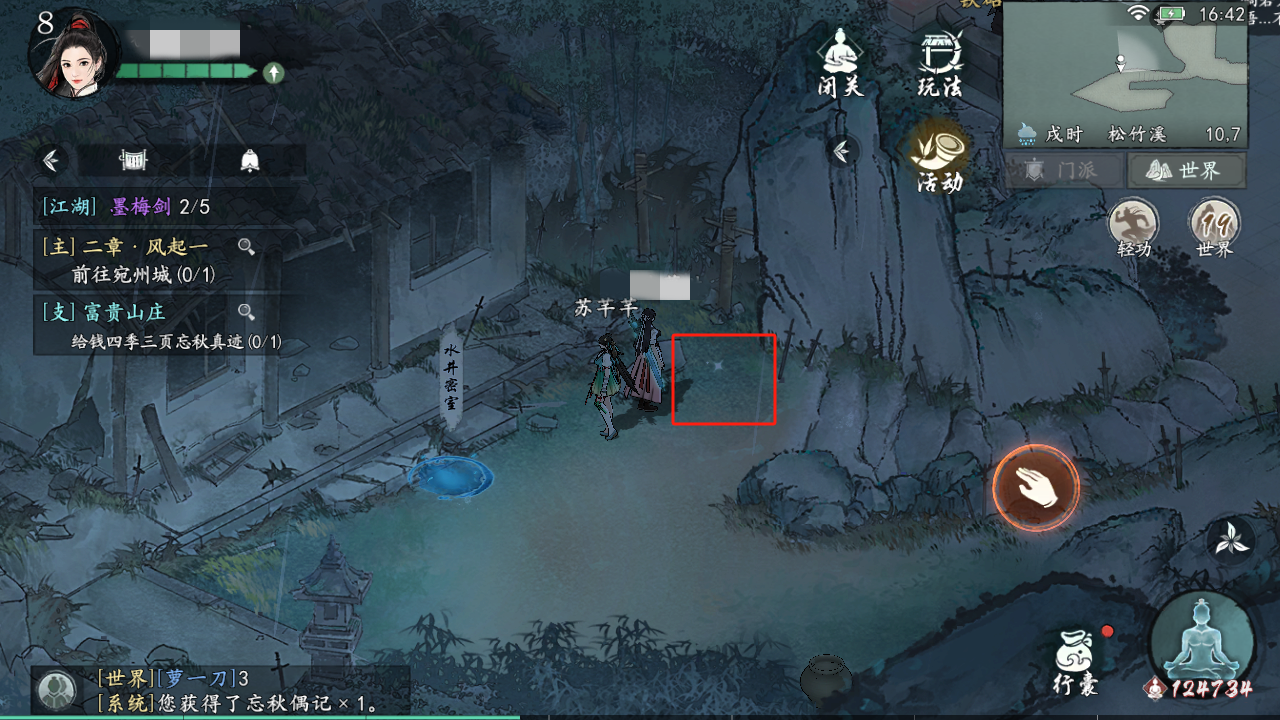Toggle the bell notification above quest tracker

(x=250, y=160)
